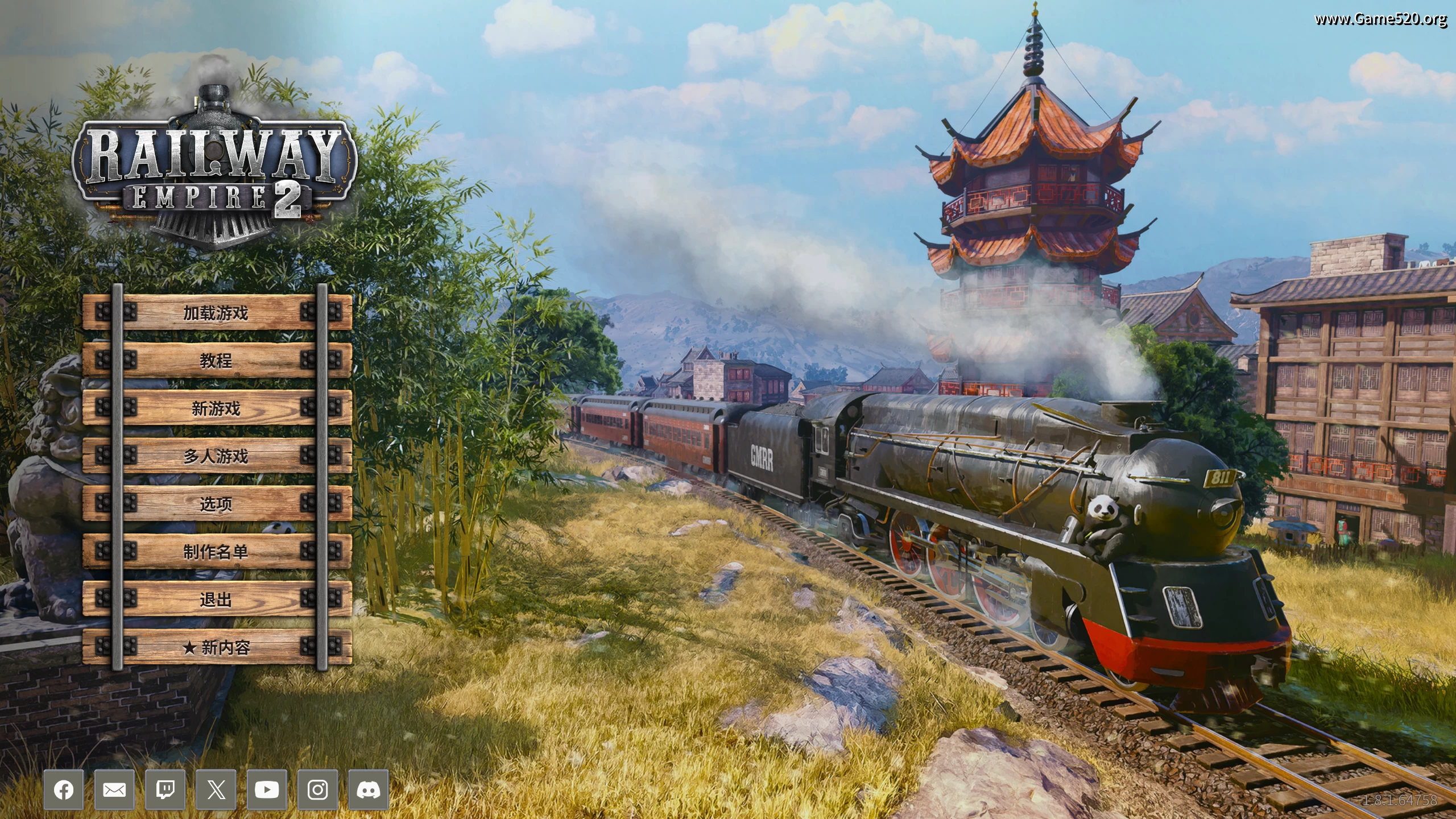Open the Facebook page icon
The image size is (1456, 819).
click(x=64, y=789)
